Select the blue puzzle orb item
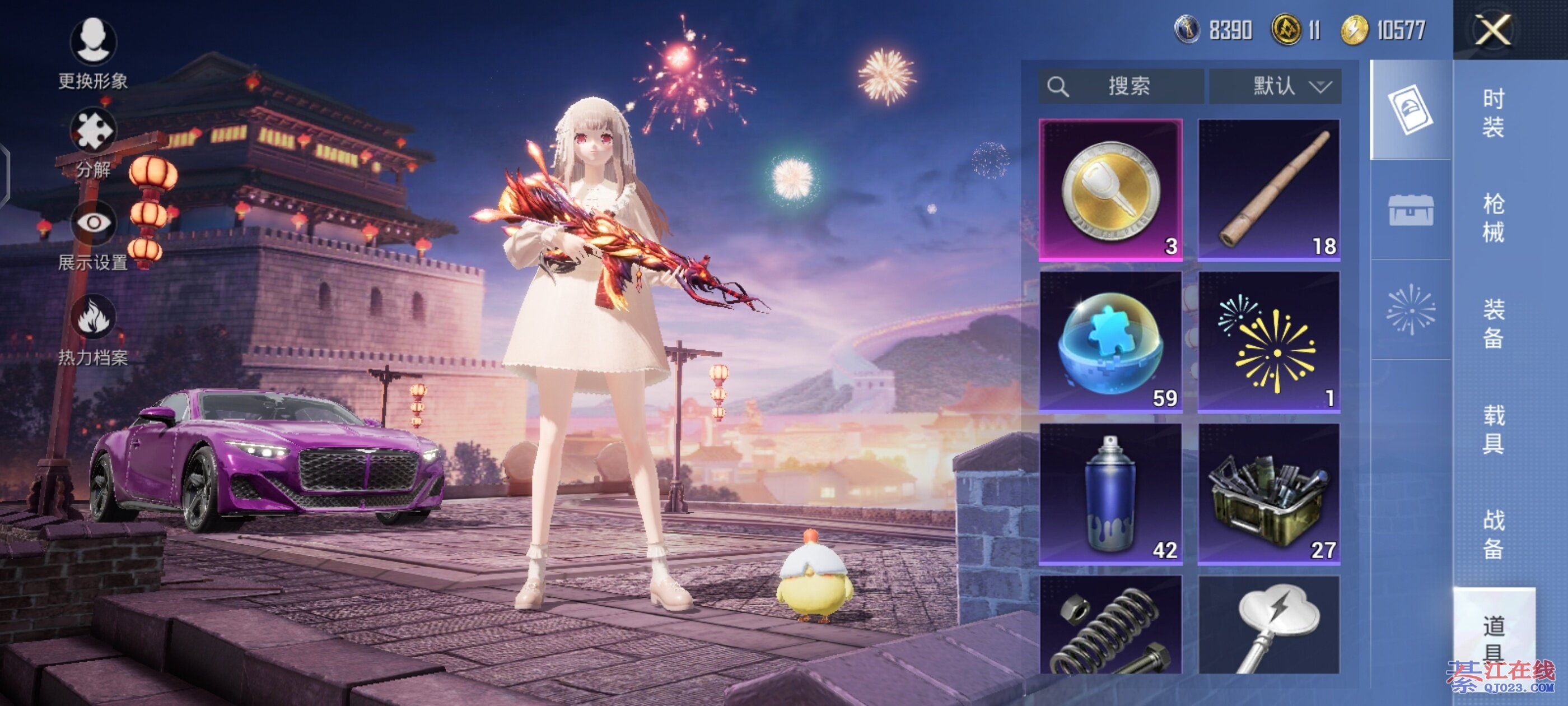This screenshot has height=706, width=1568. coord(1110,342)
